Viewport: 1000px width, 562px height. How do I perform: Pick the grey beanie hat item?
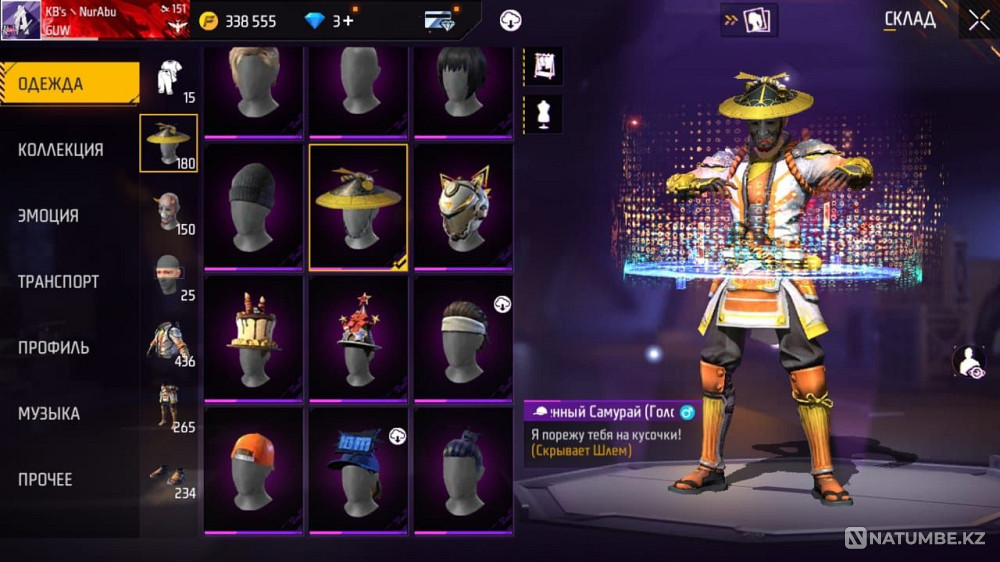pyautogui.click(x=253, y=206)
